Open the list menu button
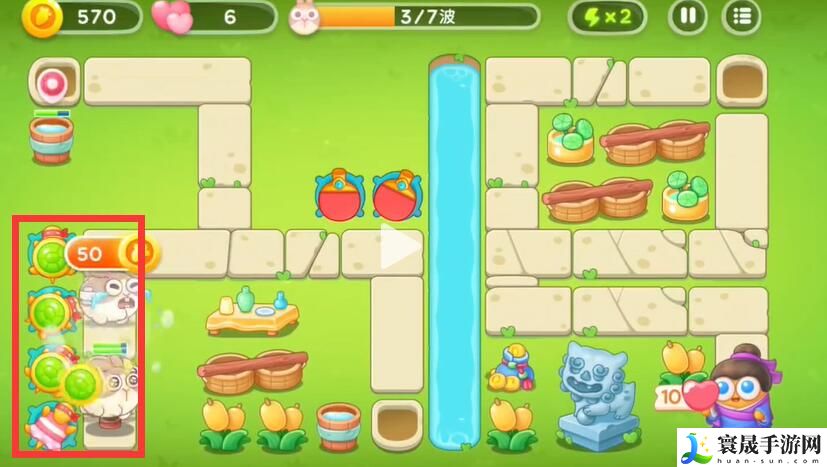Screen dimensions: 827x467 pos(741,16)
